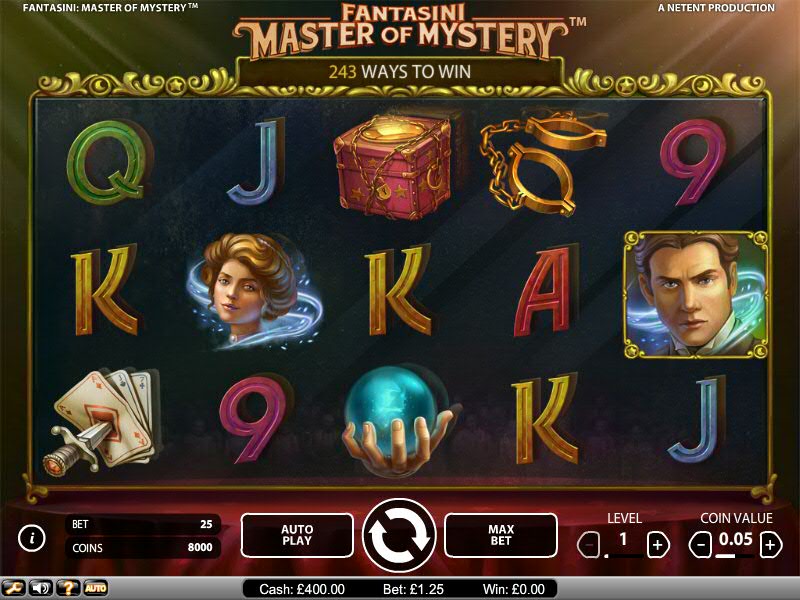The width and height of the screenshot is (800, 600).
Task: Click the small AUTO toolbar button
Action: click(x=95, y=588)
